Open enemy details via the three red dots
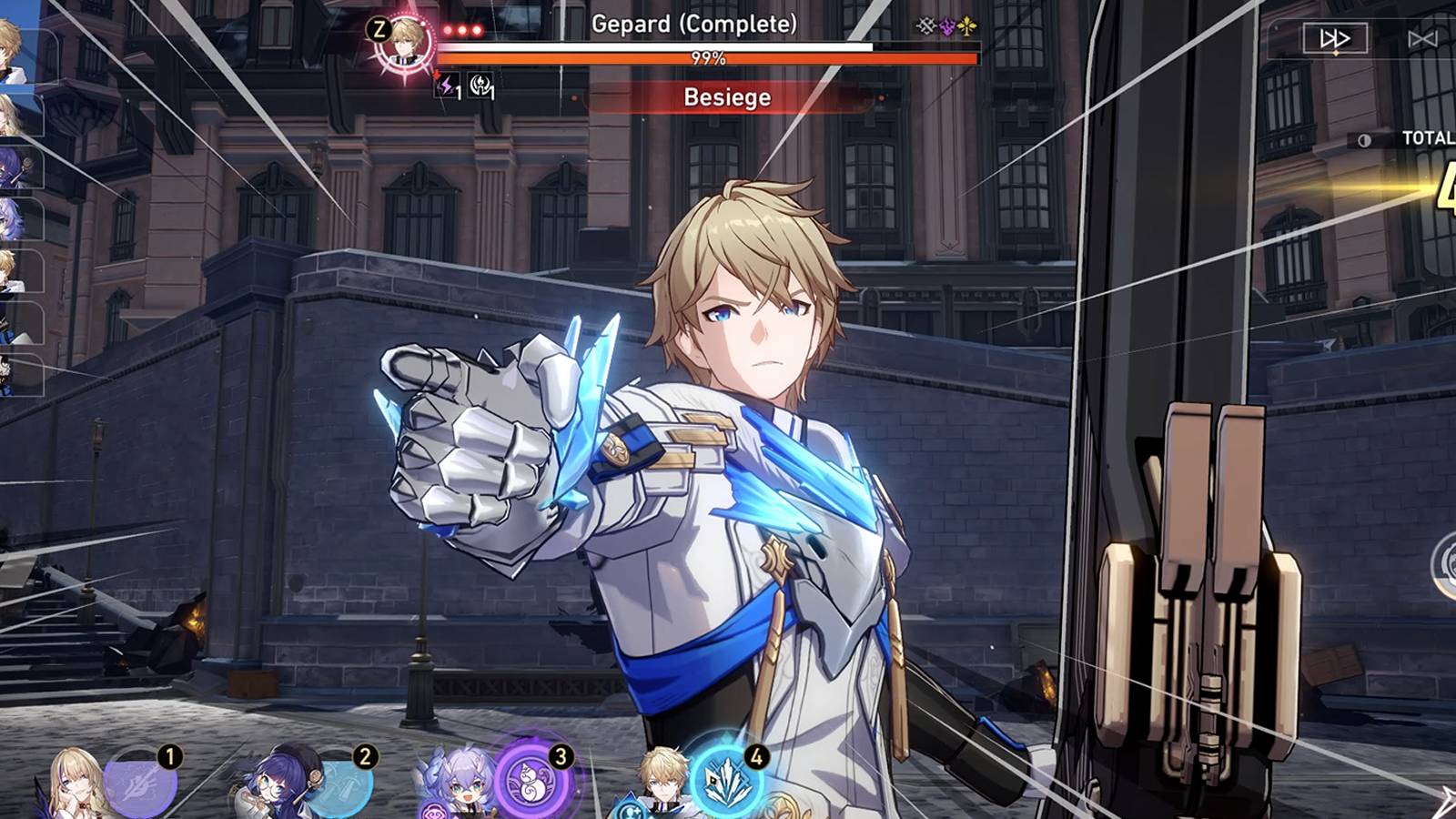Screen dimensions: 1456x819 pyautogui.click(x=461, y=28)
